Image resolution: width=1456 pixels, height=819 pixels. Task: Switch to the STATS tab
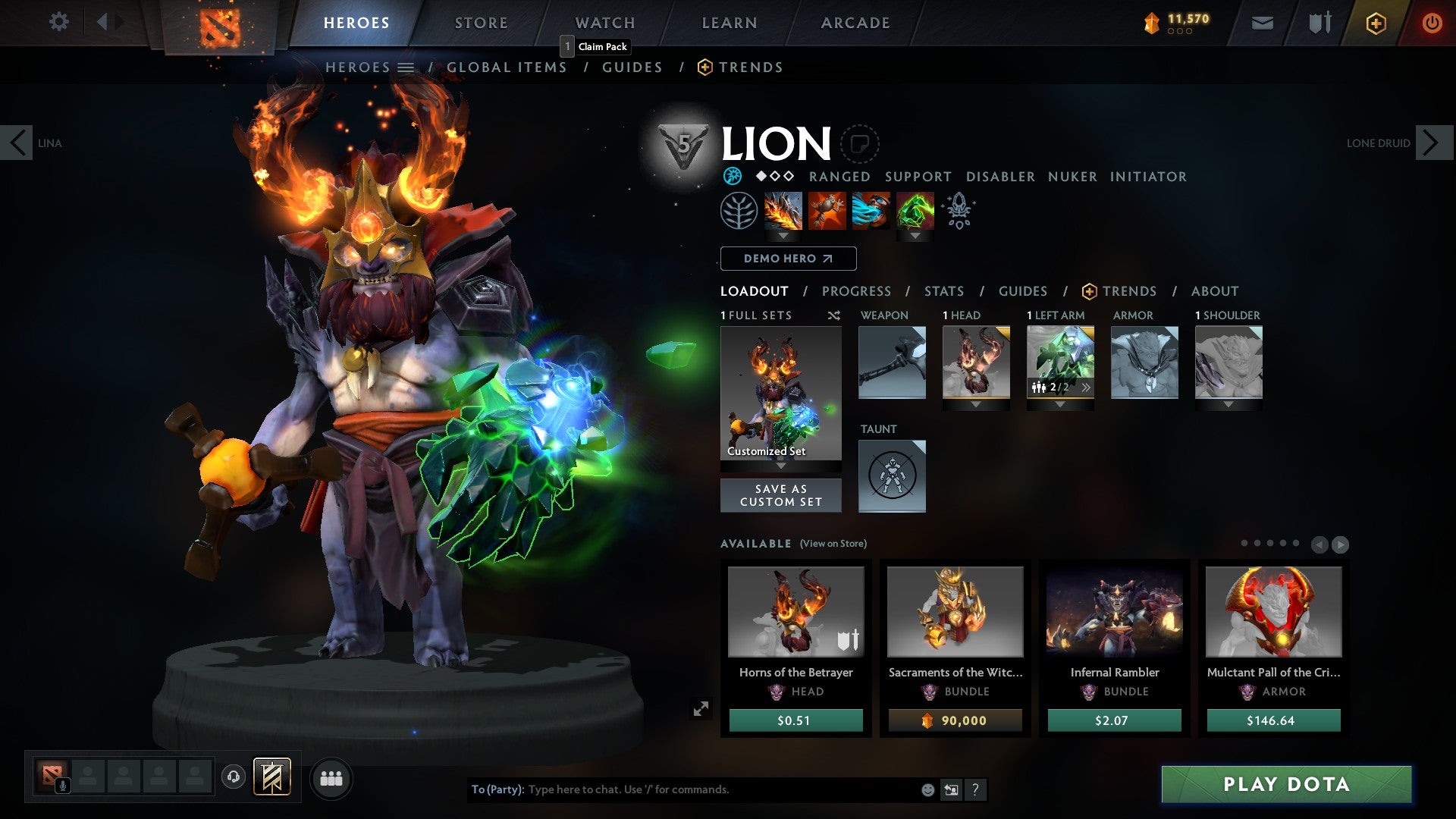point(943,290)
